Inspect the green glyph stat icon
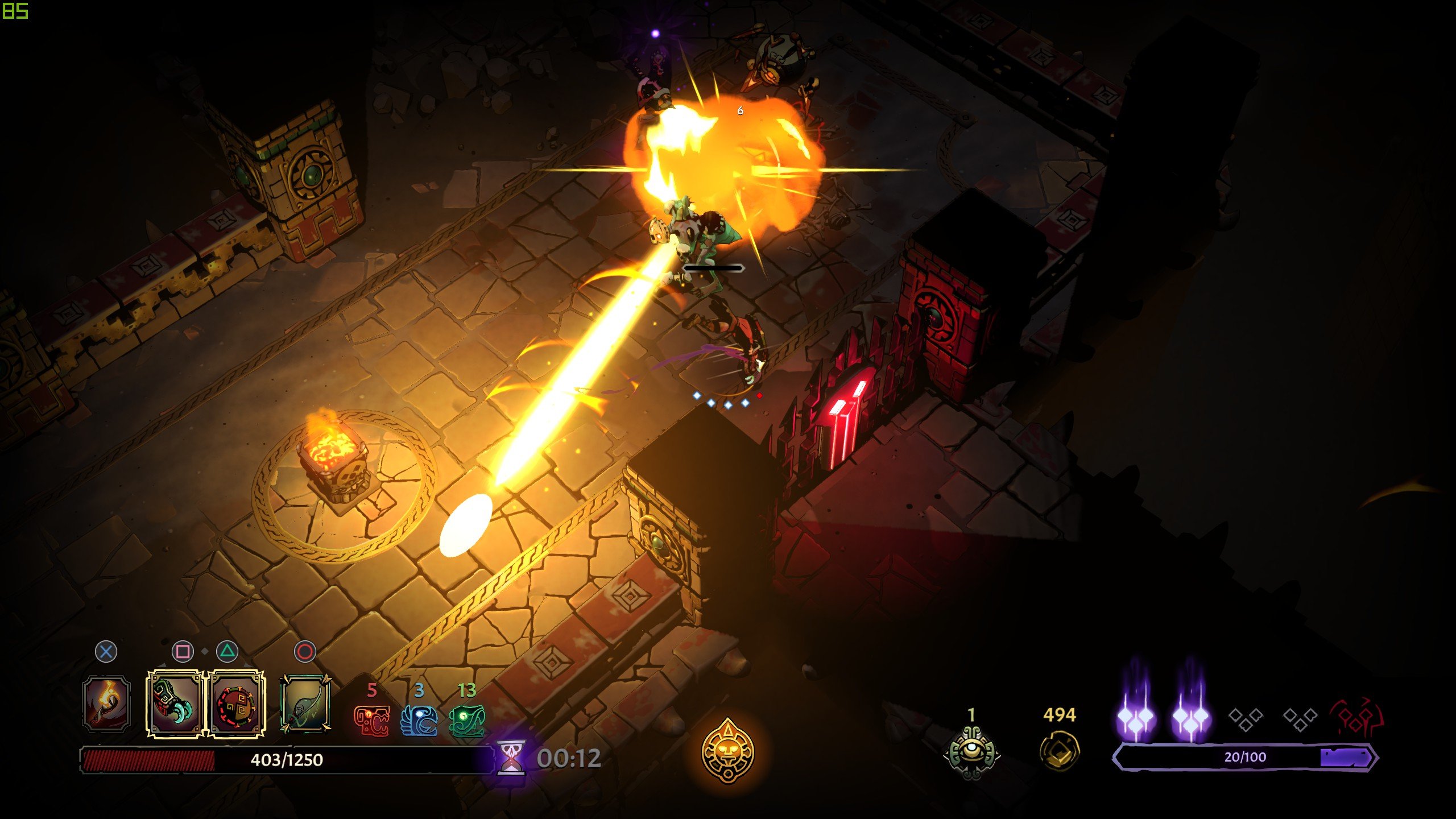Viewport: 1456px width, 819px height. (467, 721)
